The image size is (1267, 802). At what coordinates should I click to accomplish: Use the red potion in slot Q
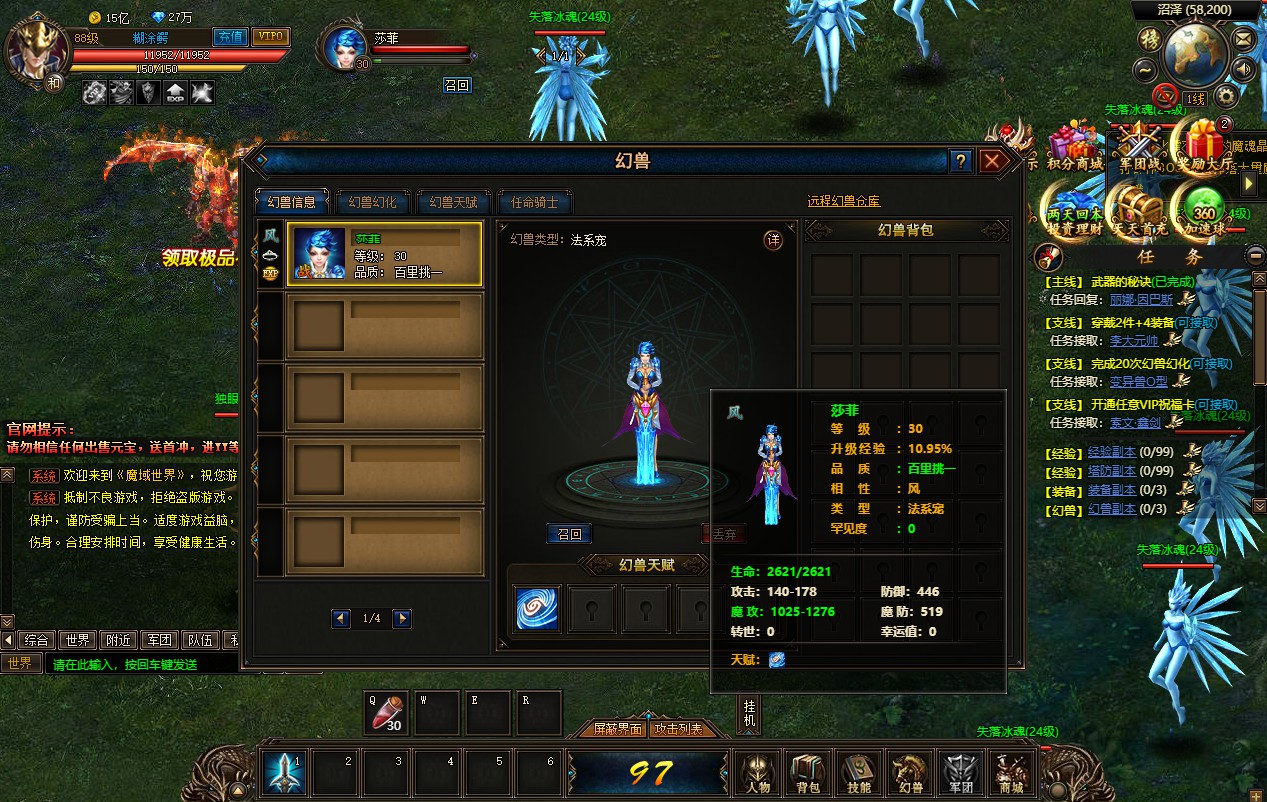(385, 713)
